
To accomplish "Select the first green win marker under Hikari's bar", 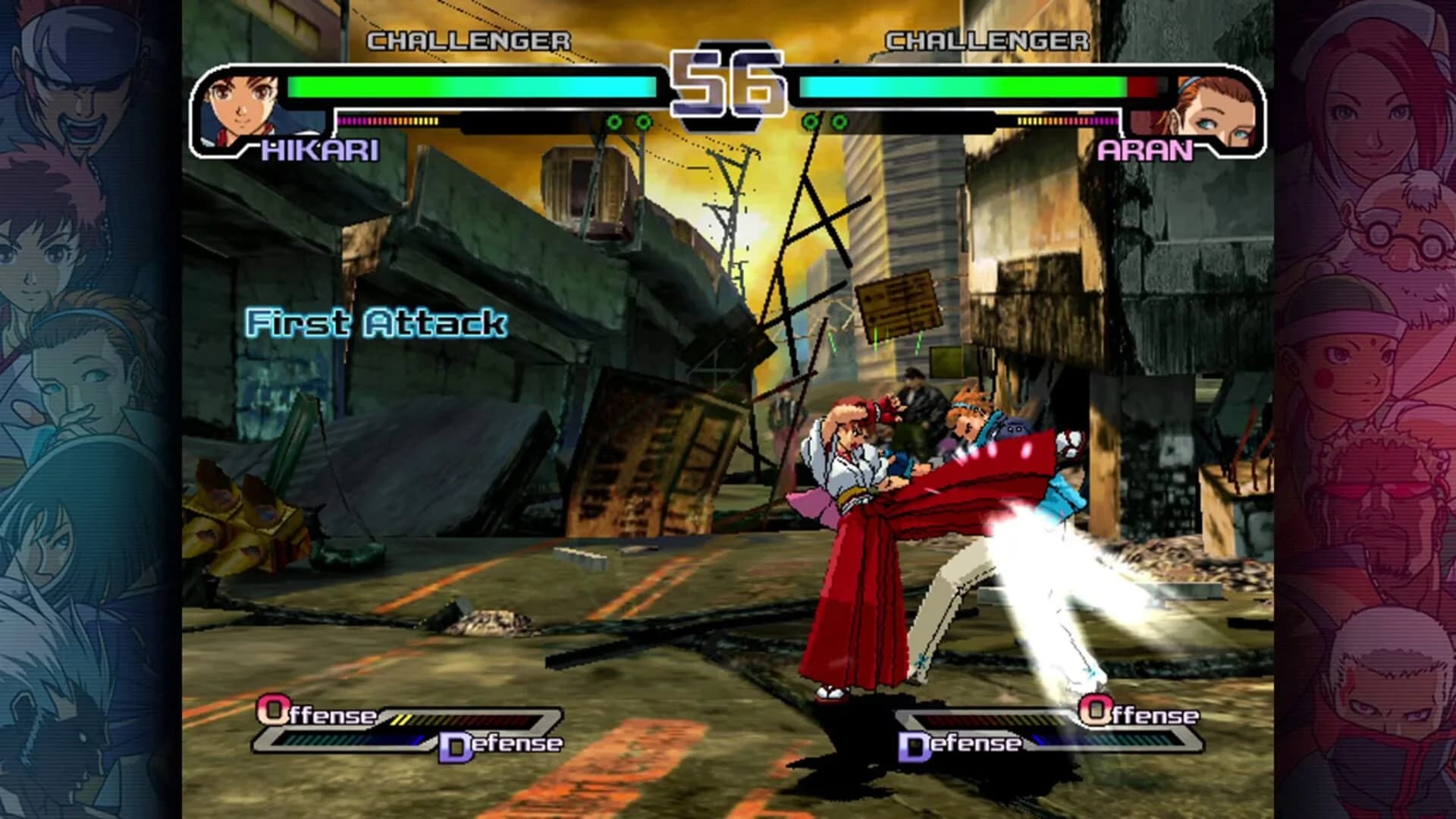I will pyautogui.click(x=613, y=120).
